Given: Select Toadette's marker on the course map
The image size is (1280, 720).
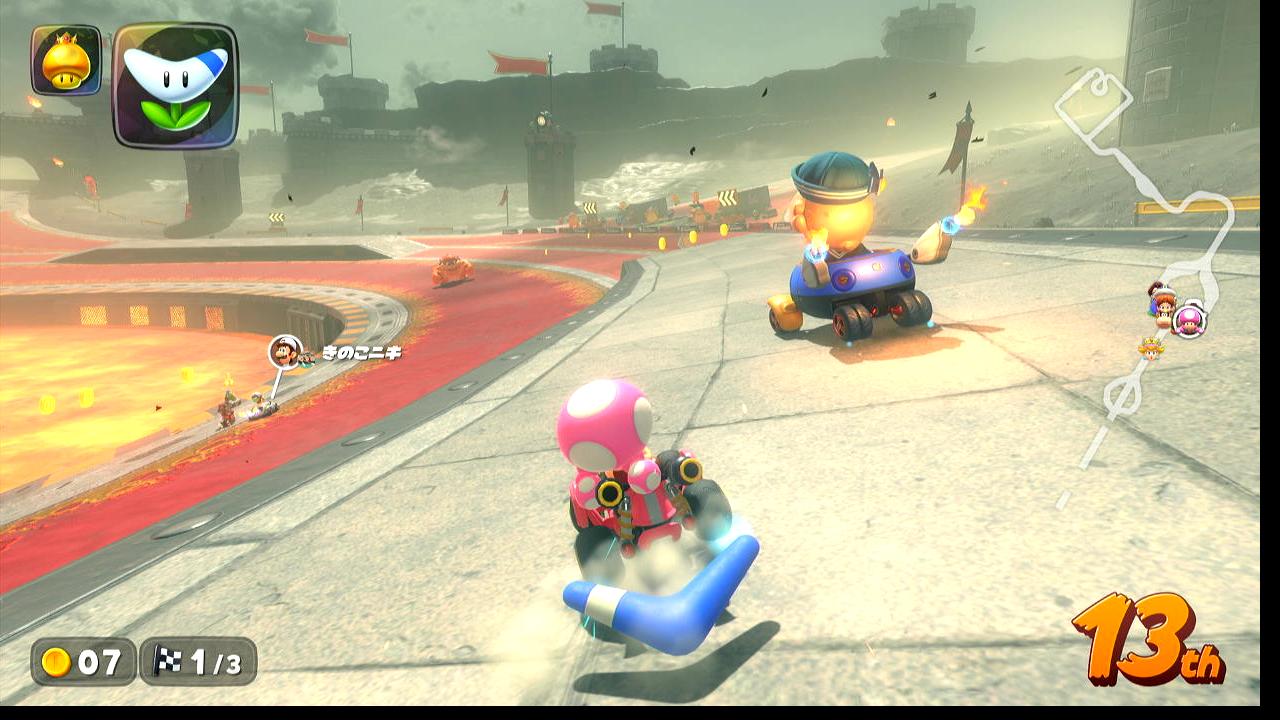Looking at the screenshot, I should [1189, 321].
